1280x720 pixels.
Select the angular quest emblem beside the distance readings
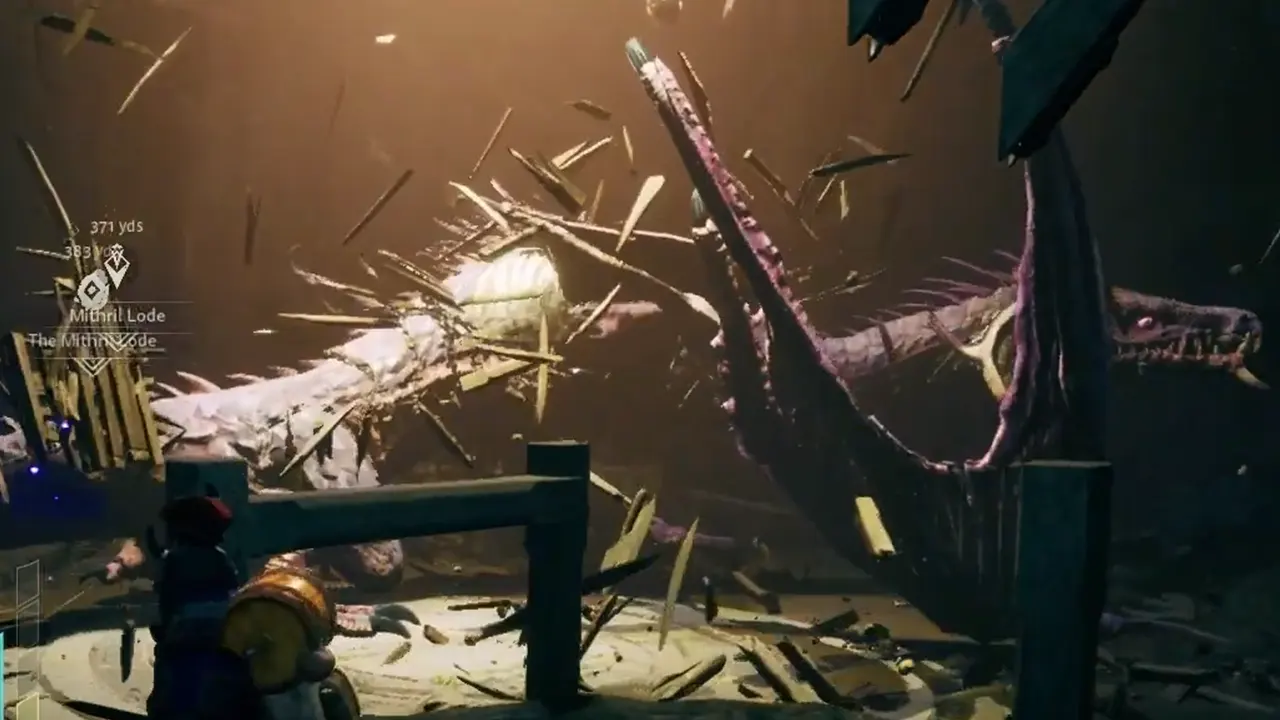pos(117,263)
